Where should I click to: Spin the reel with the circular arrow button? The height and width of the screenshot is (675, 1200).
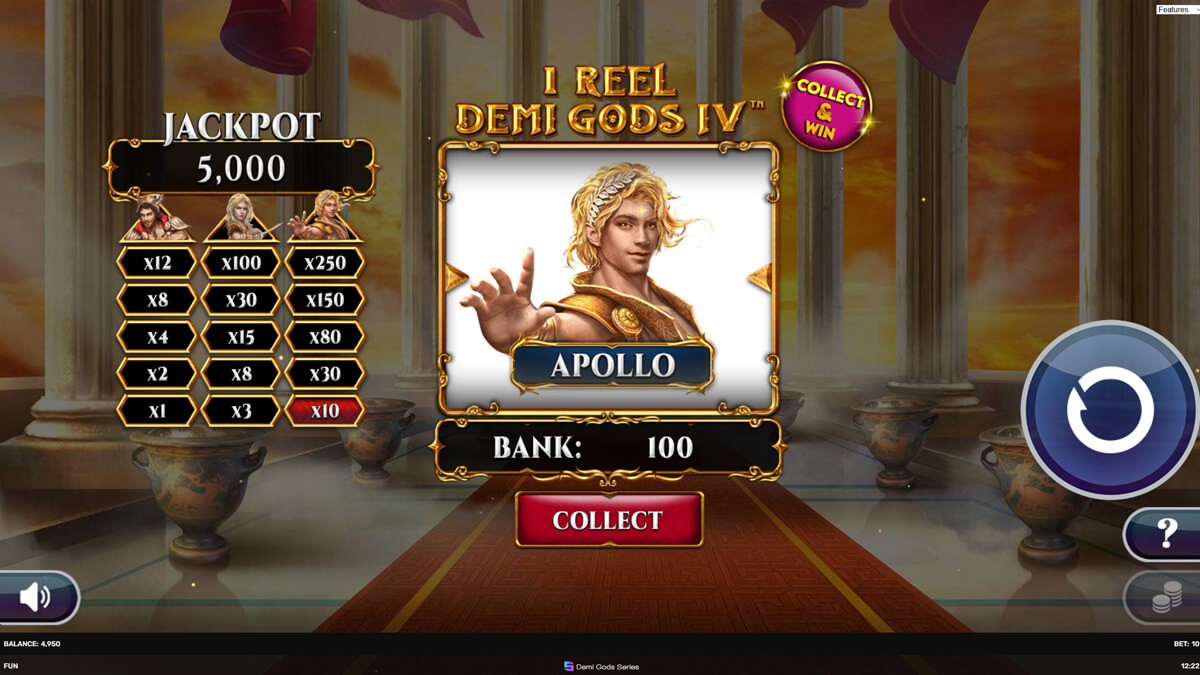coord(1110,410)
